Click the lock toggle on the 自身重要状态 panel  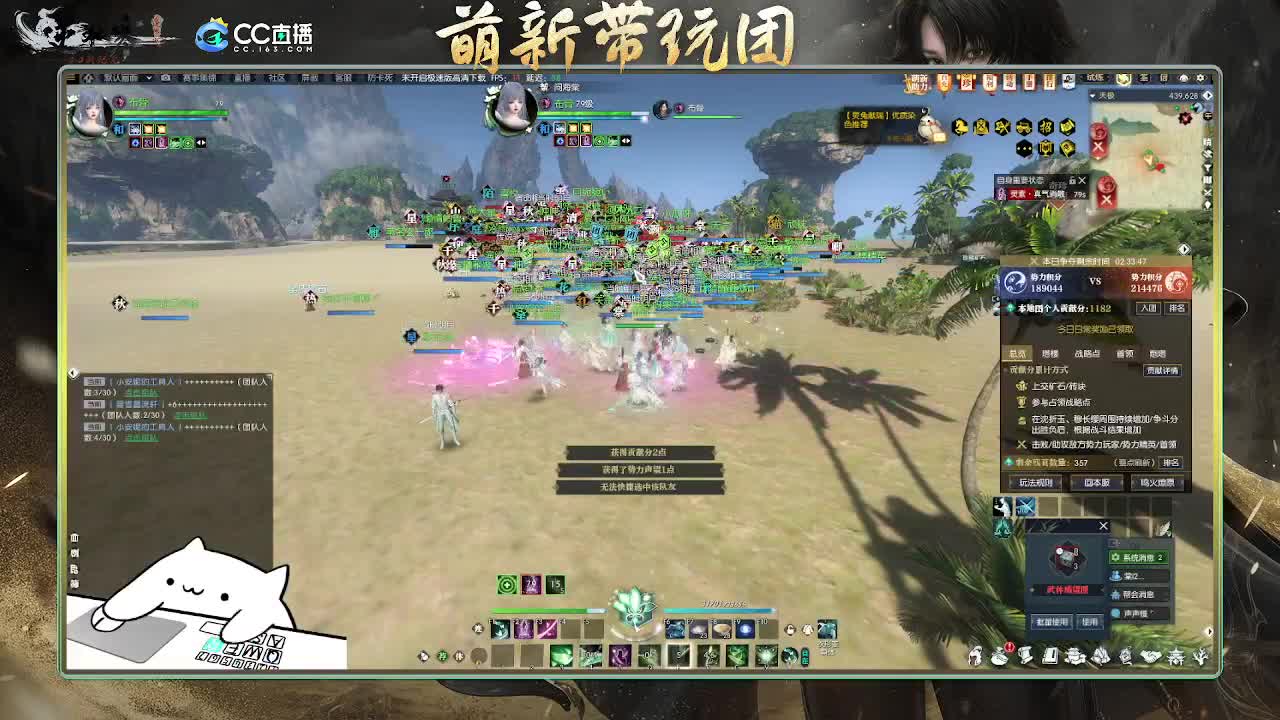[x=1073, y=181]
